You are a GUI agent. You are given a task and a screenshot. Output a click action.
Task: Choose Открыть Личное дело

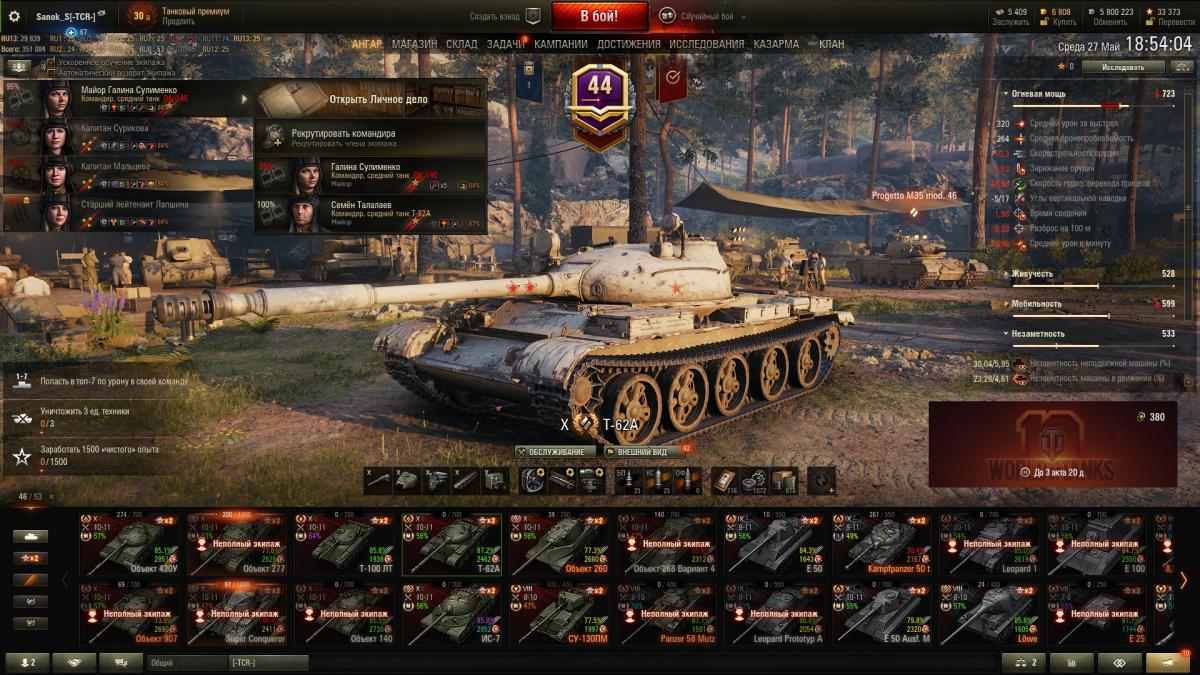point(370,99)
